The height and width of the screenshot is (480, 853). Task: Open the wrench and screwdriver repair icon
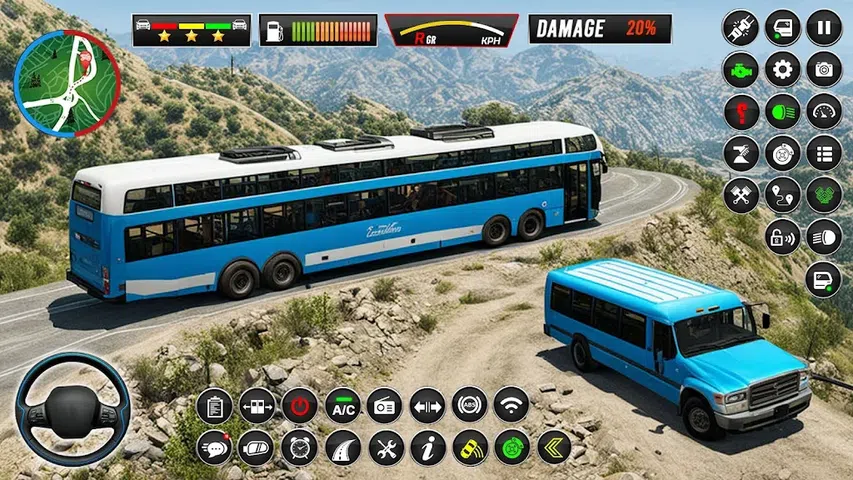(384, 447)
